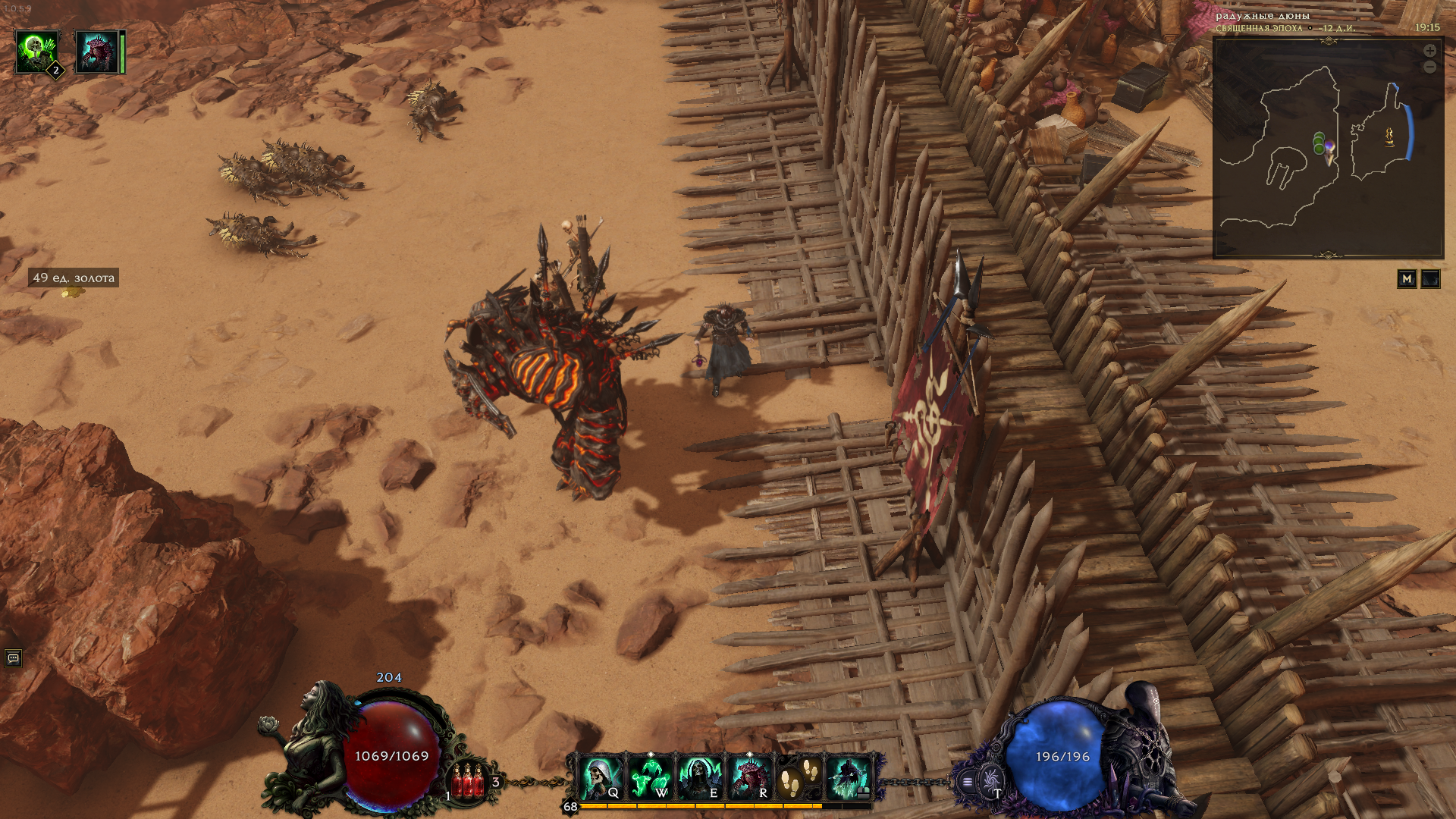This screenshot has height=819, width=1456.
Task: Select the skeleton archer minion icon
Action: coord(37,52)
